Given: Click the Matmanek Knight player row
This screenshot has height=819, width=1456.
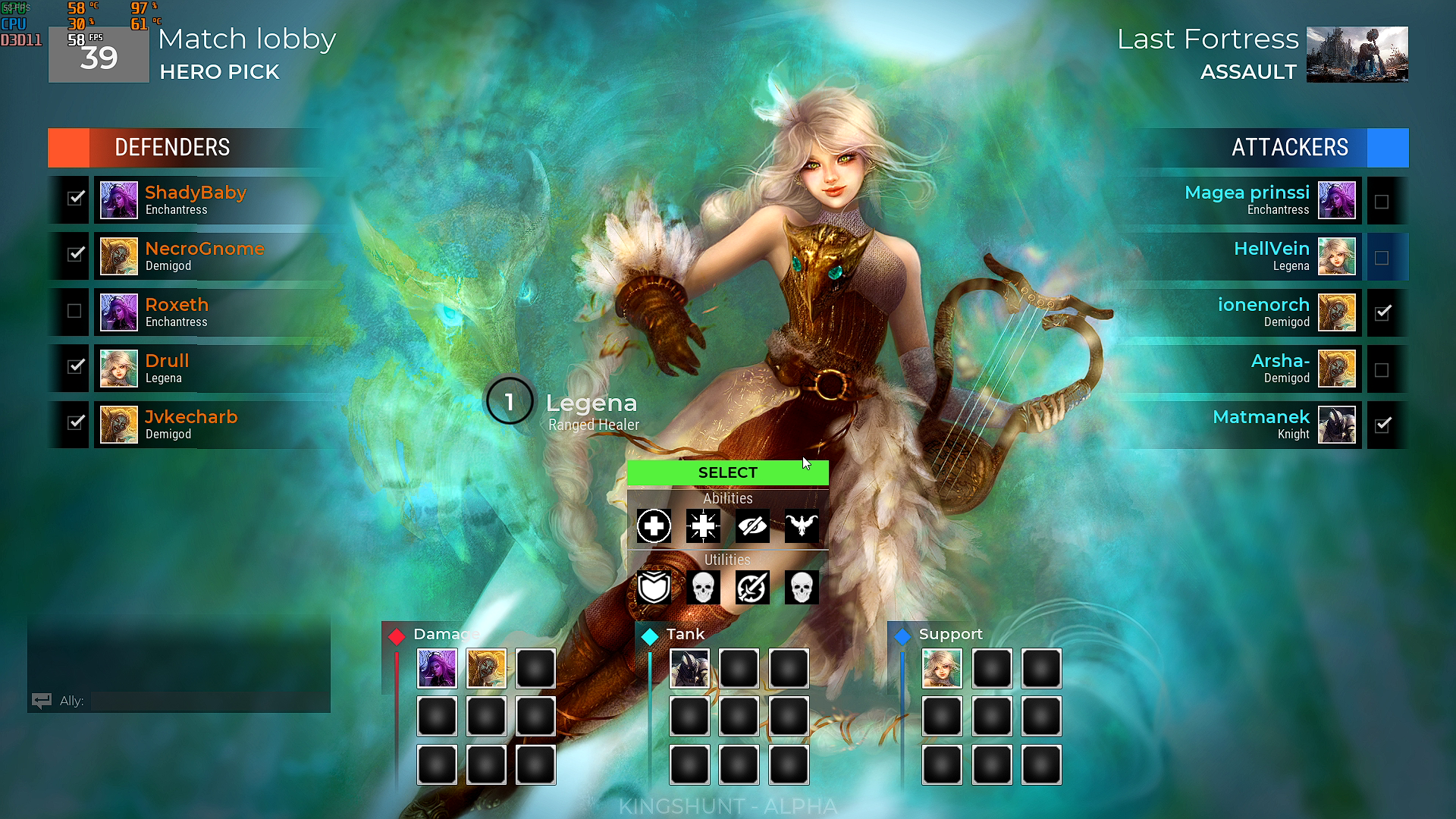Looking at the screenshot, I should tap(1244, 425).
